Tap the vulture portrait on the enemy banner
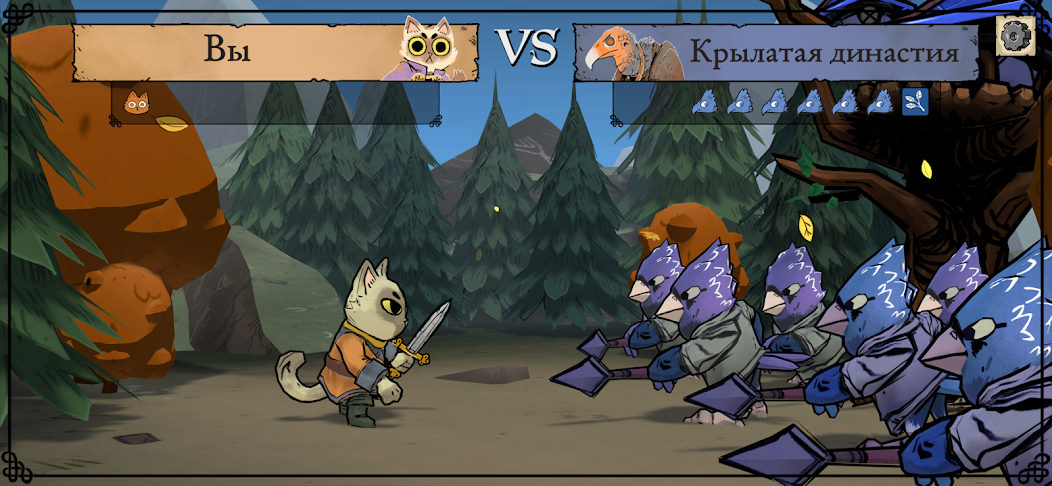 click(620, 54)
